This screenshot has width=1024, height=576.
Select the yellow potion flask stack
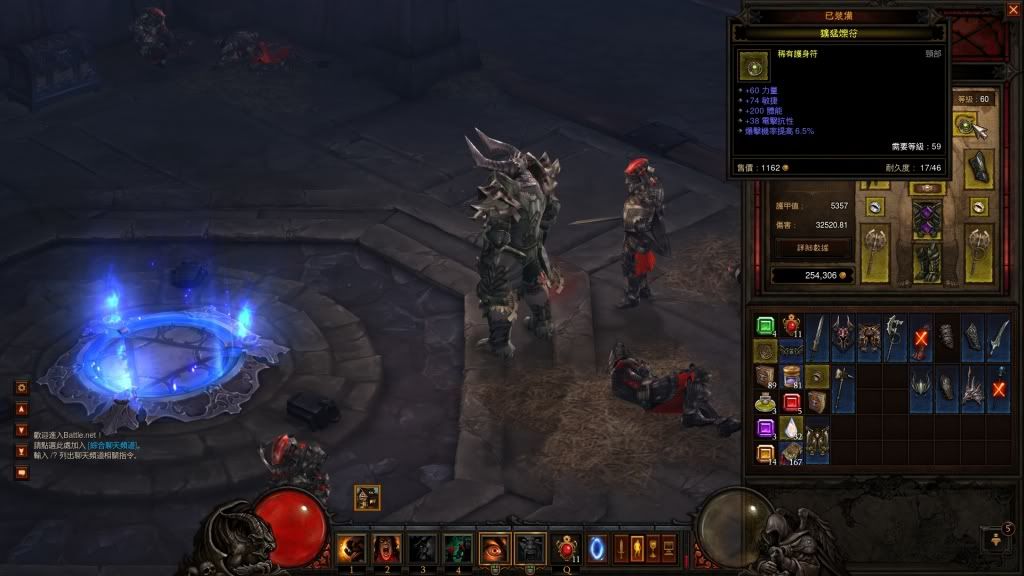click(765, 403)
